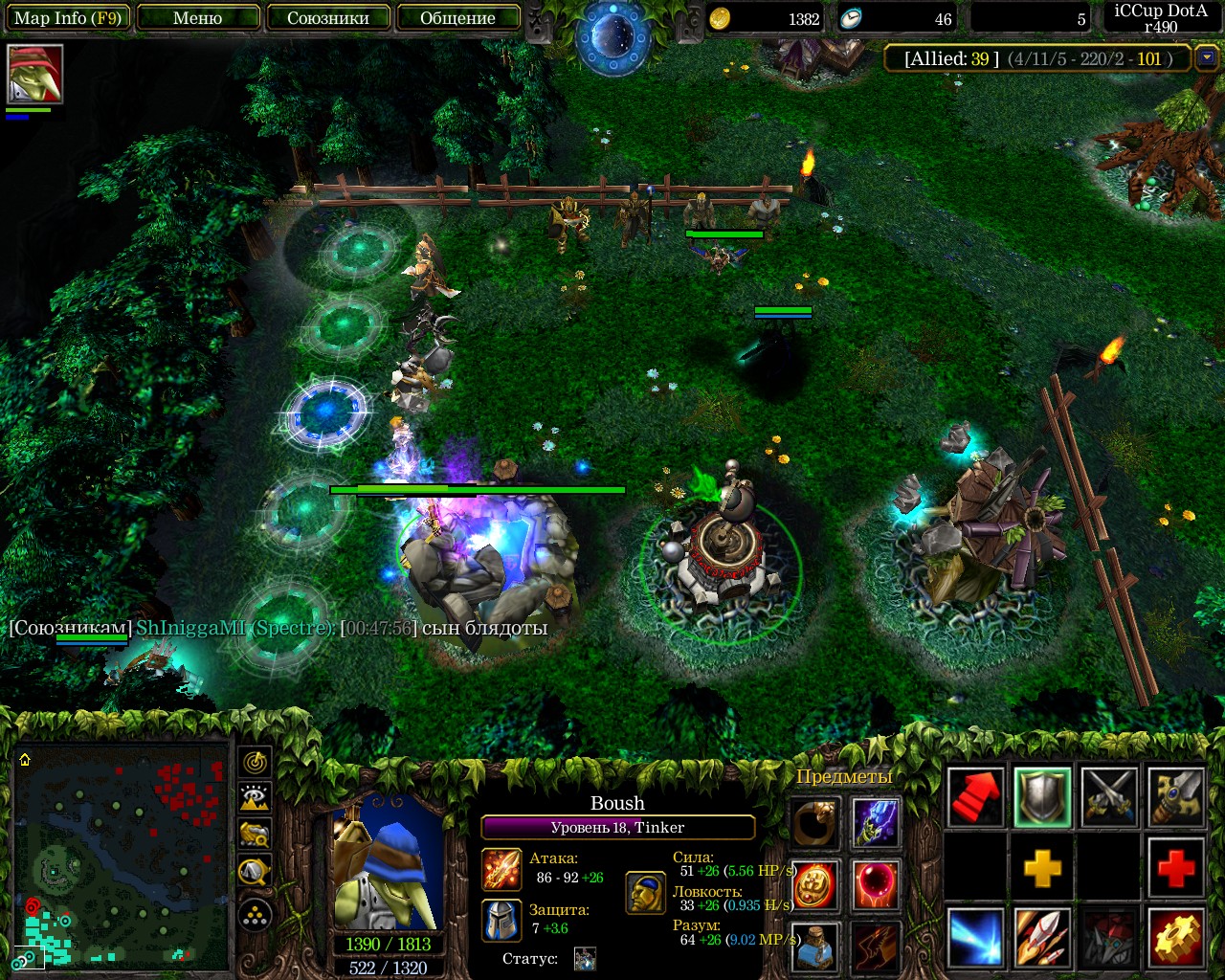Open the Меню button
This screenshot has height=980, width=1225.
198,18
